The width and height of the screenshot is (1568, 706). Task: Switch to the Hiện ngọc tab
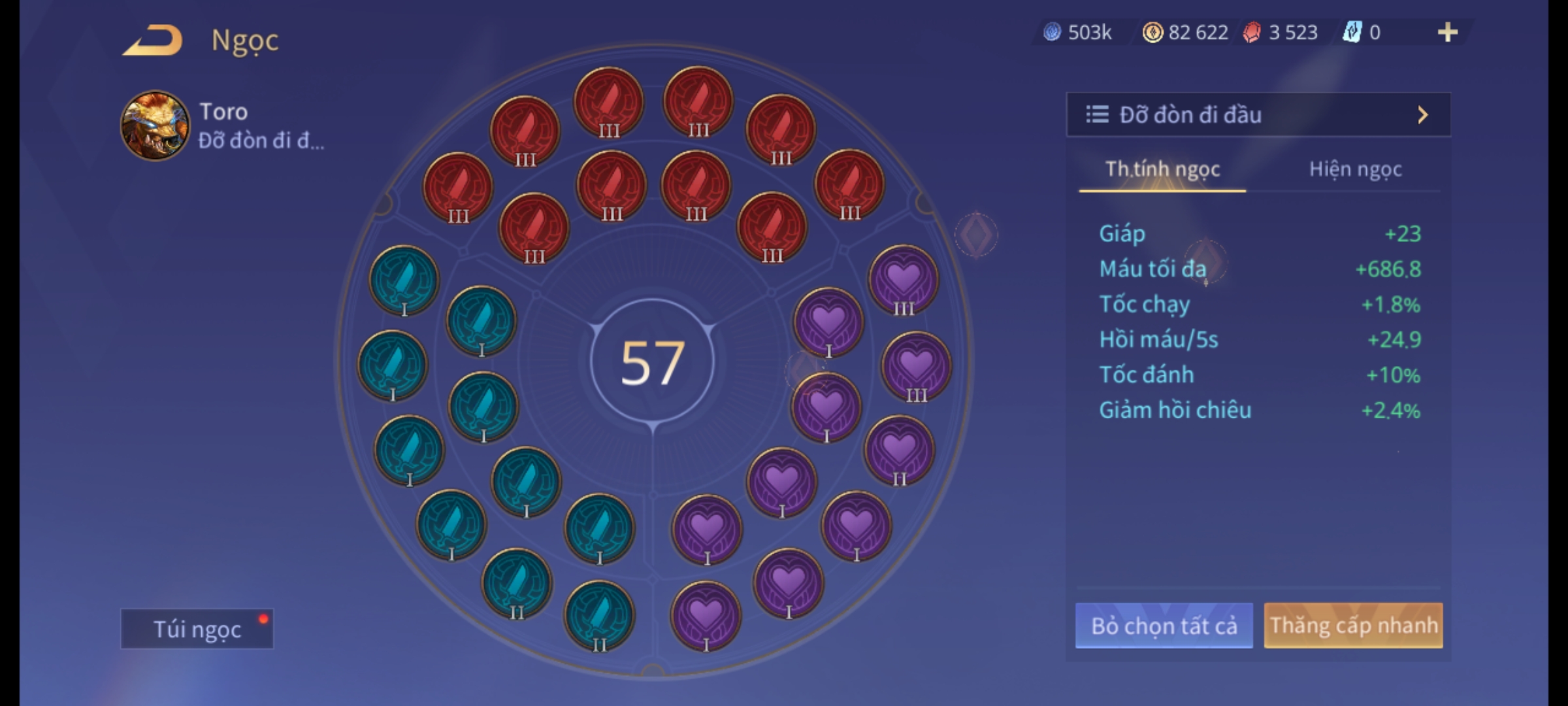pos(1355,169)
